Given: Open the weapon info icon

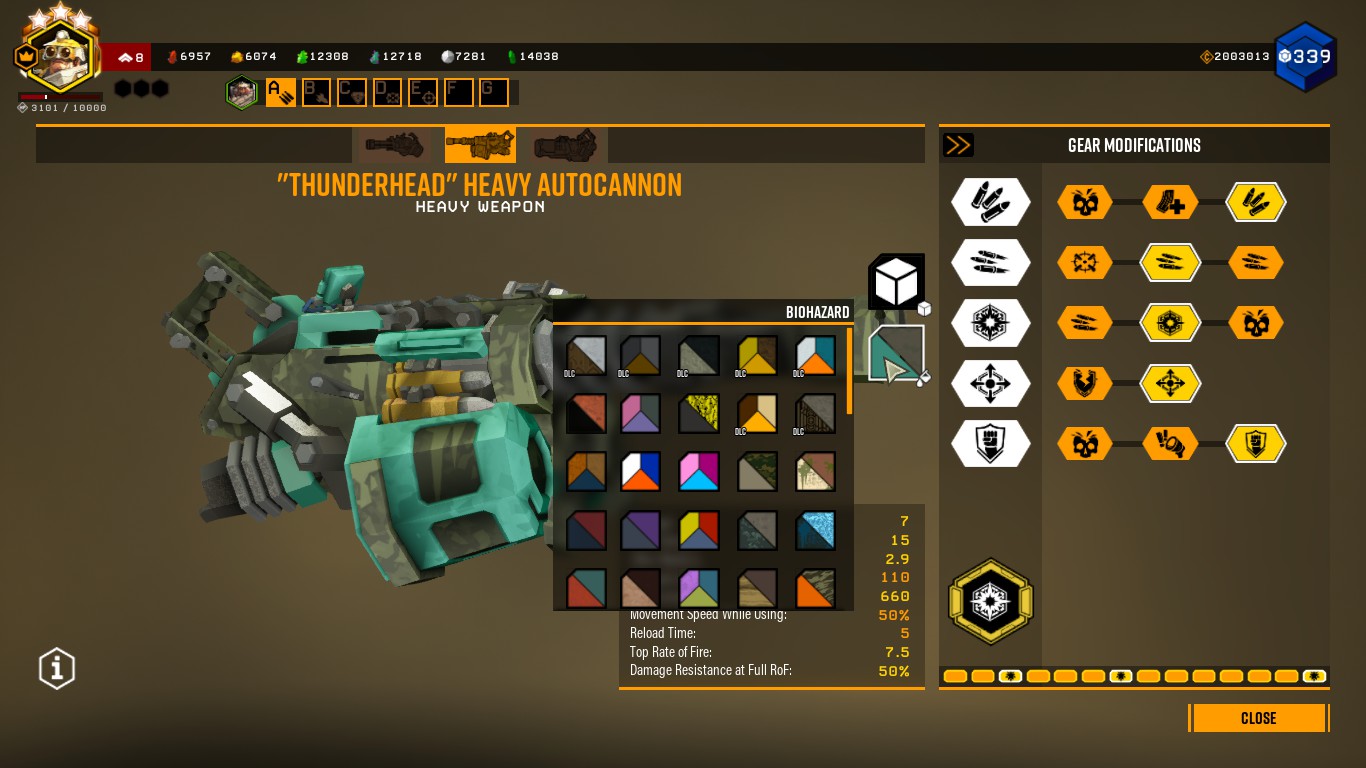Looking at the screenshot, I should tap(57, 668).
